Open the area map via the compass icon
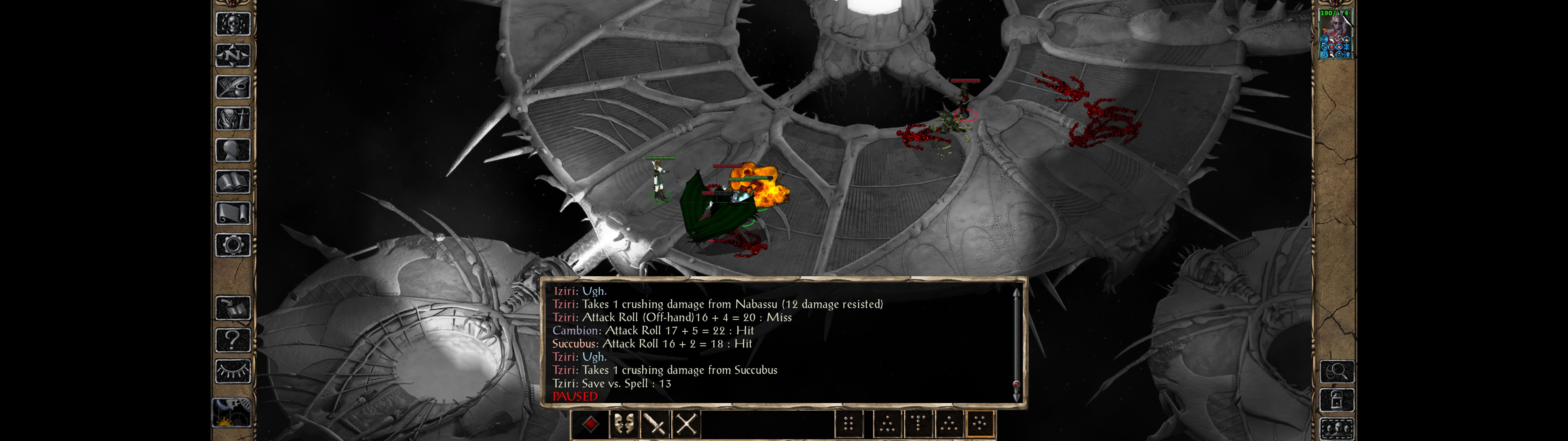Image resolution: width=1568 pixels, height=441 pixels. click(233, 55)
